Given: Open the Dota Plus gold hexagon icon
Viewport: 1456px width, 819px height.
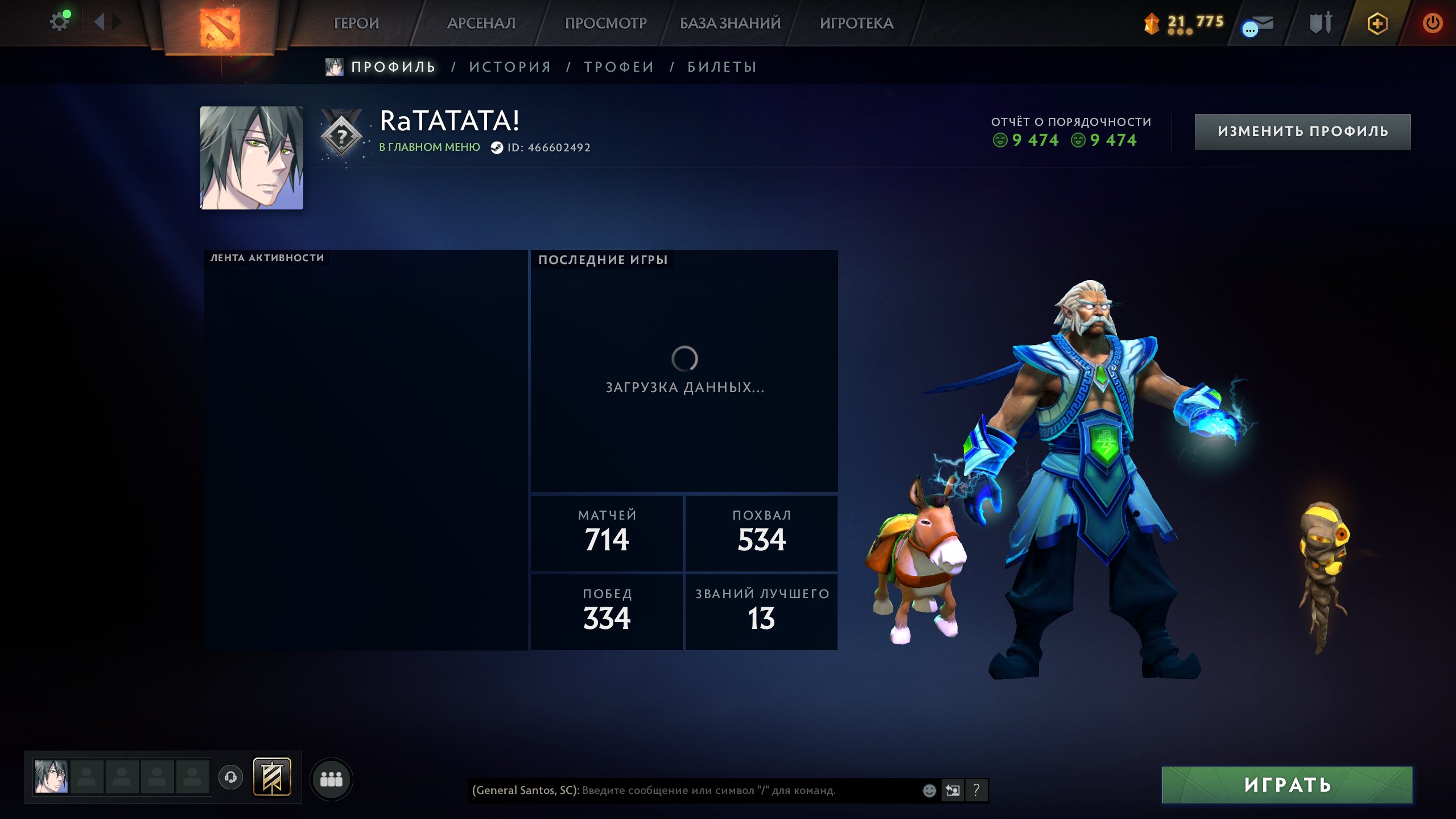Looking at the screenshot, I should click(1377, 23).
